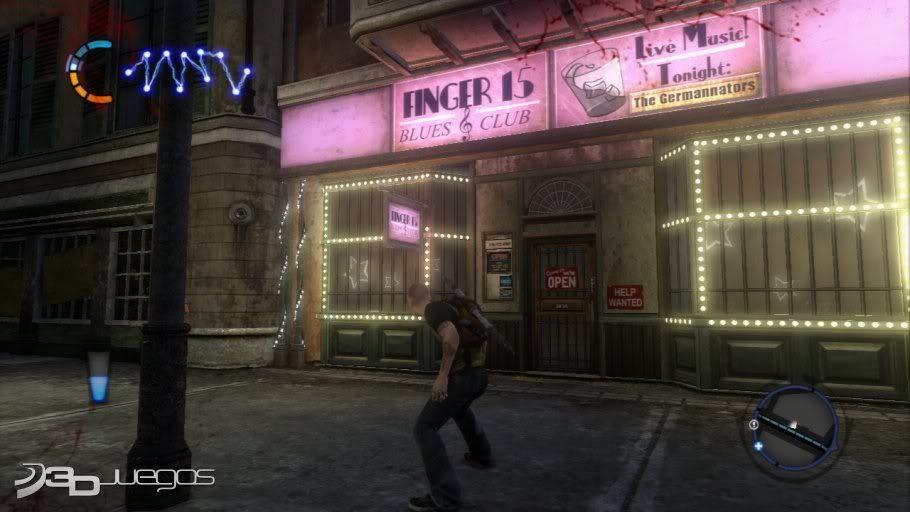Image resolution: width=910 pixels, height=512 pixels.
Task: Click the glowing blue marker on minimap
Action: pos(760,446)
